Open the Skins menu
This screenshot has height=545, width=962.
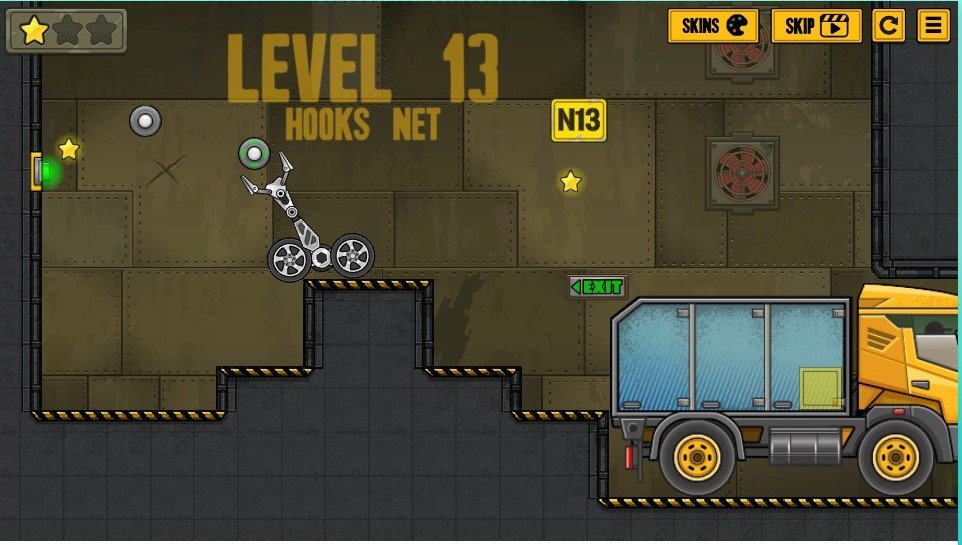click(713, 26)
